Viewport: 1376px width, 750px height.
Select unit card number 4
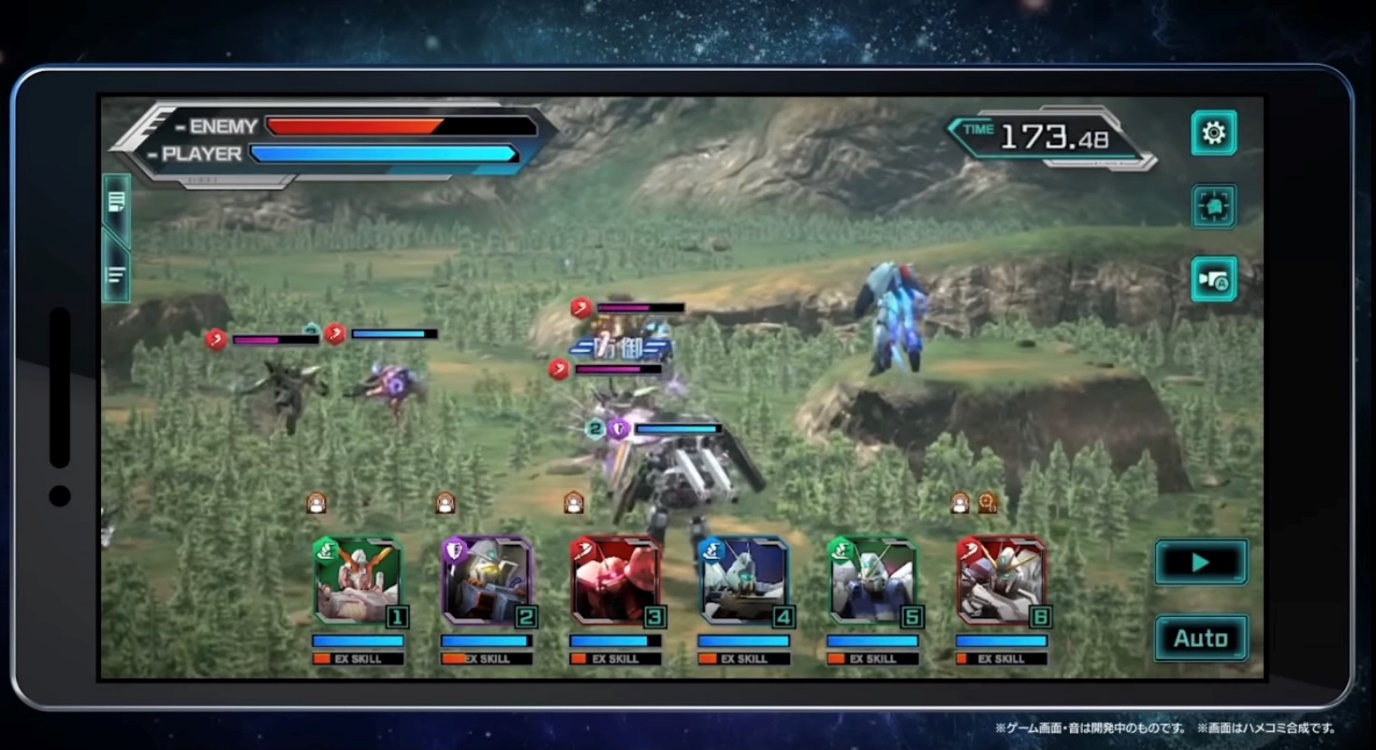(744, 581)
